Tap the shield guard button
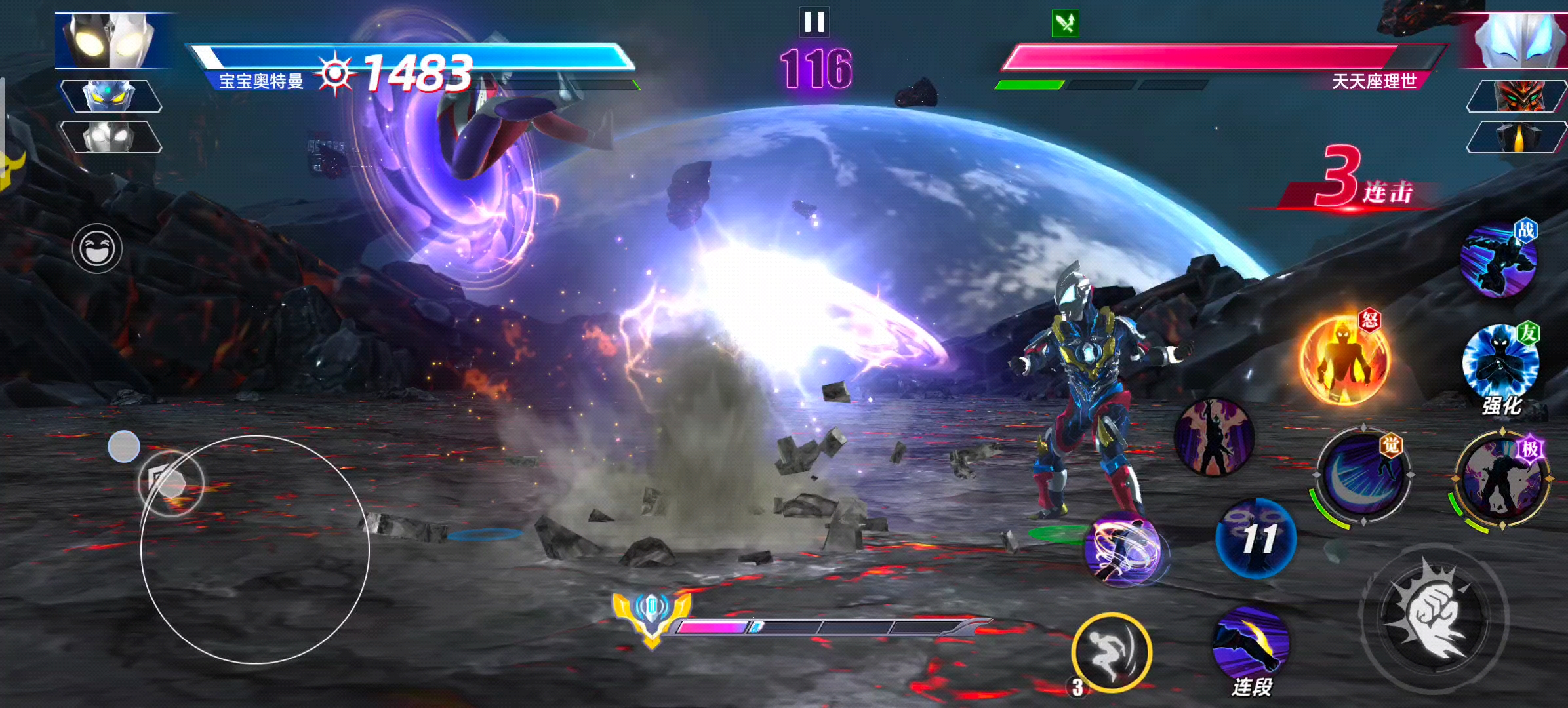 pos(171,484)
